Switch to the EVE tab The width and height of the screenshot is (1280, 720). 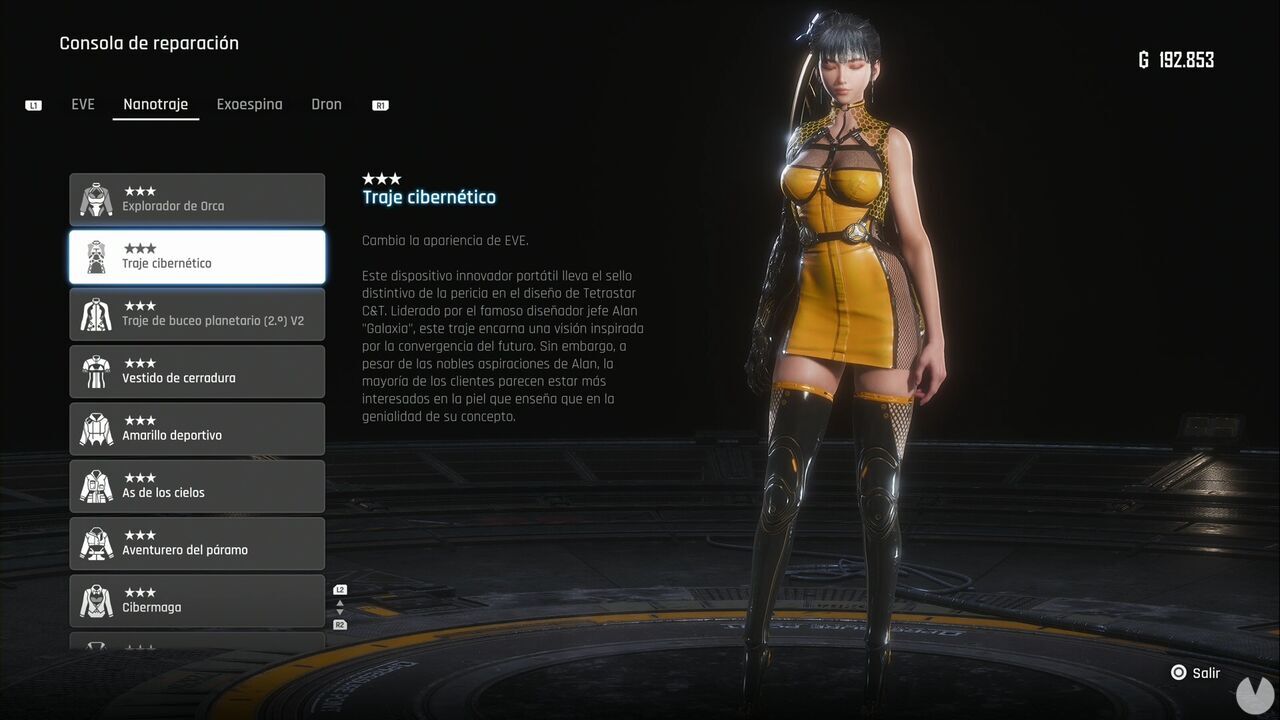(x=83, y=104)
